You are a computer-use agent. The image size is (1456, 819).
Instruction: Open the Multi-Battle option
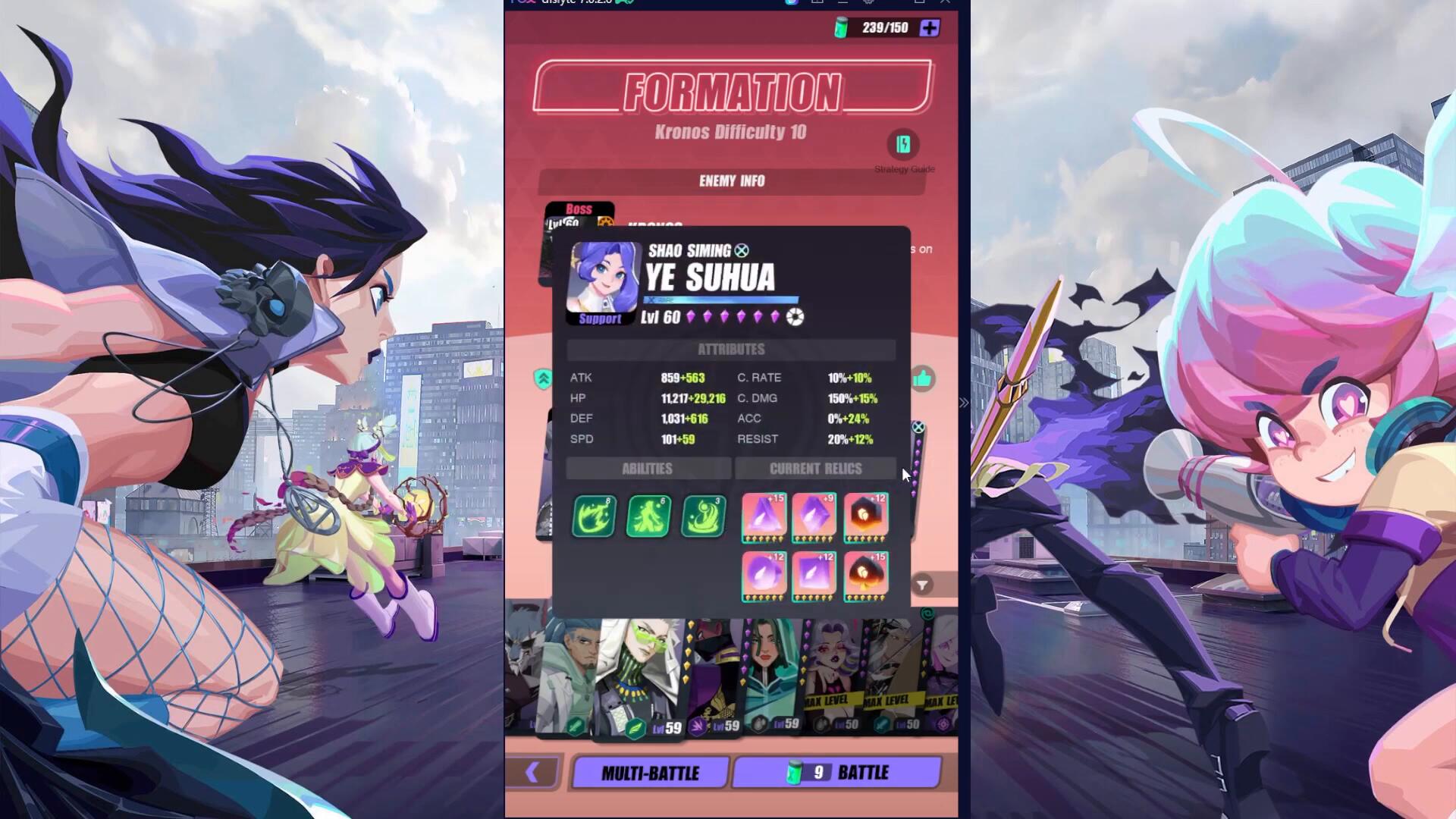point(650,773)
